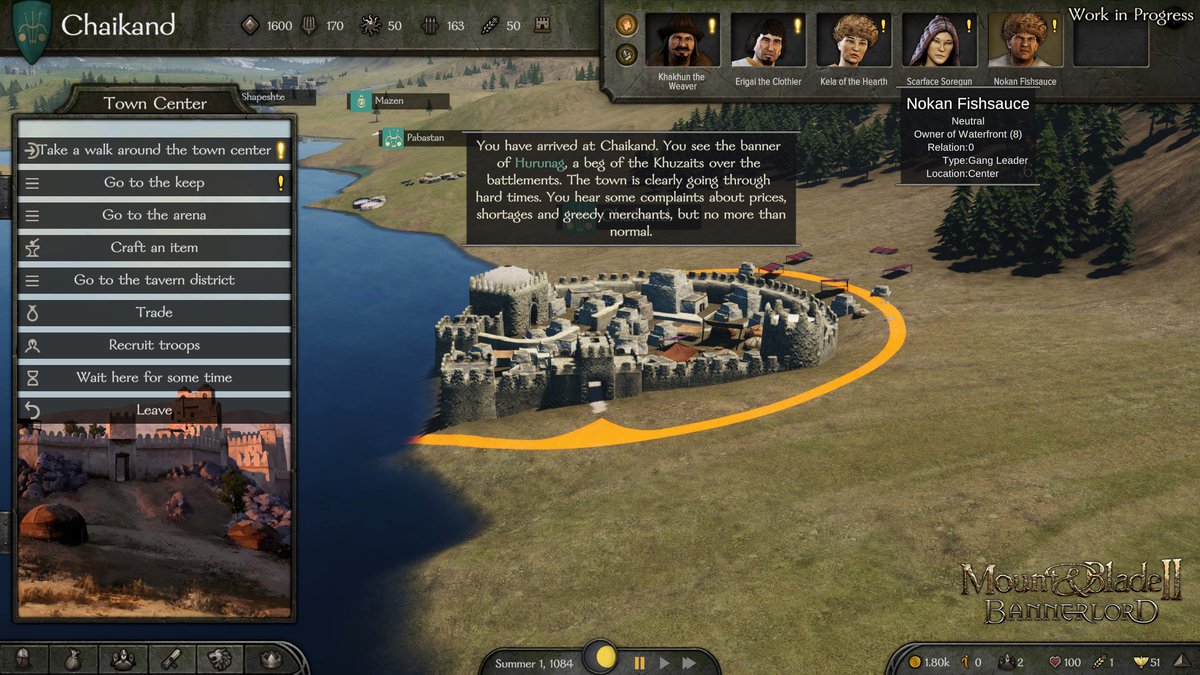
Task: Choose Kela of the Hearth portrait
Action: click(854, 41)
